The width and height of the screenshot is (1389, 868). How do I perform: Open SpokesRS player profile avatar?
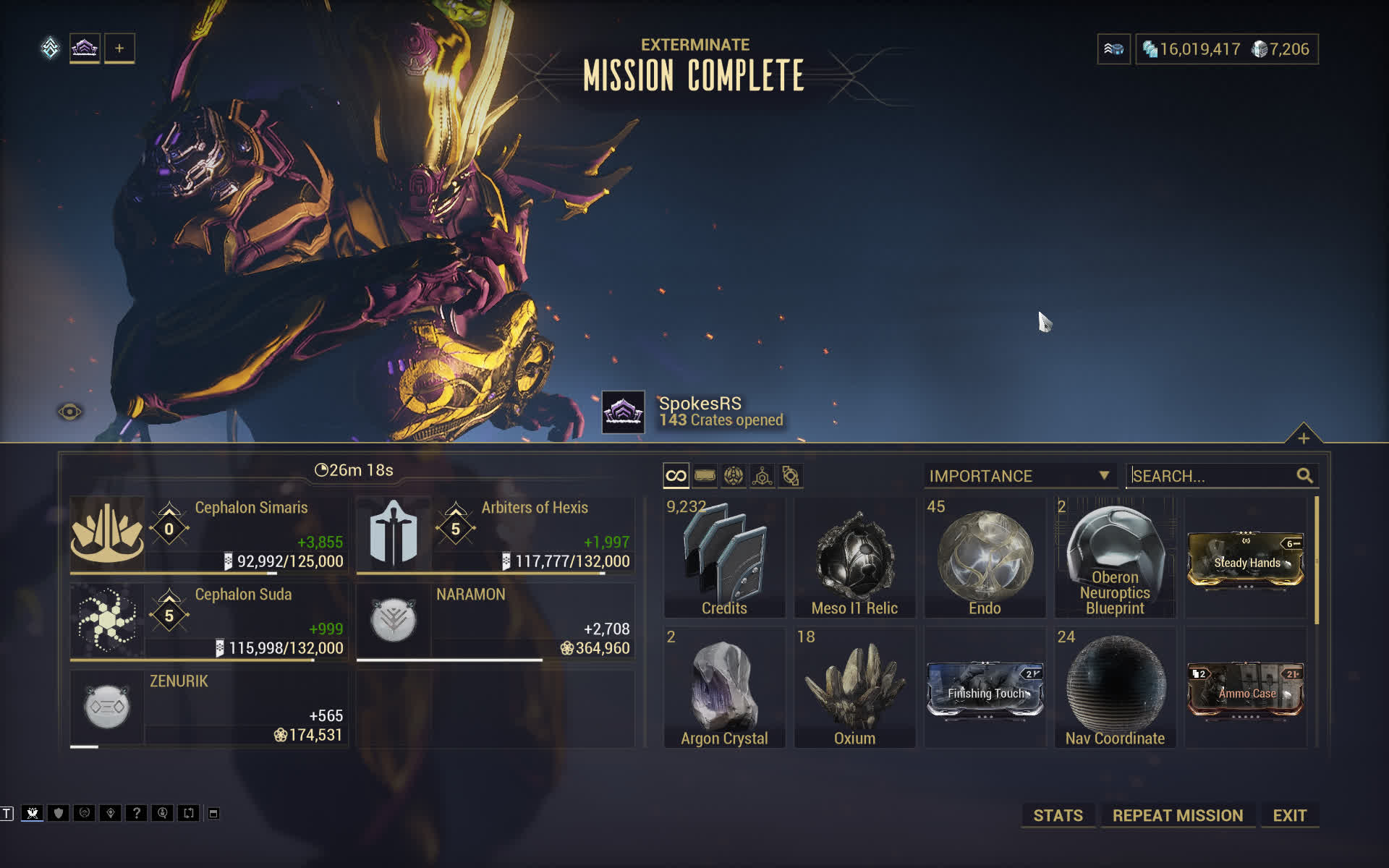pos(623,412)
